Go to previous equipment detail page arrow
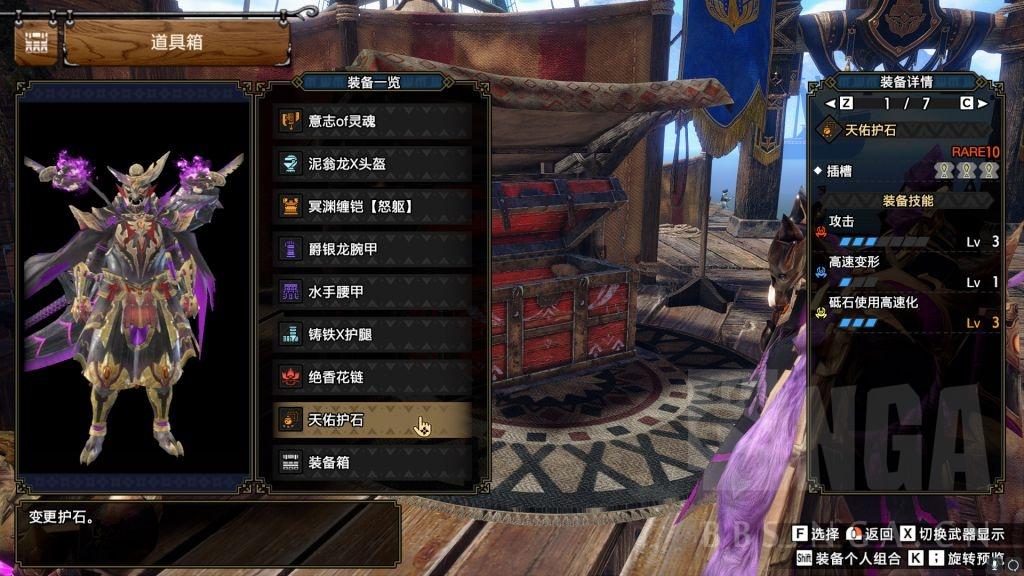 (829, 103)
